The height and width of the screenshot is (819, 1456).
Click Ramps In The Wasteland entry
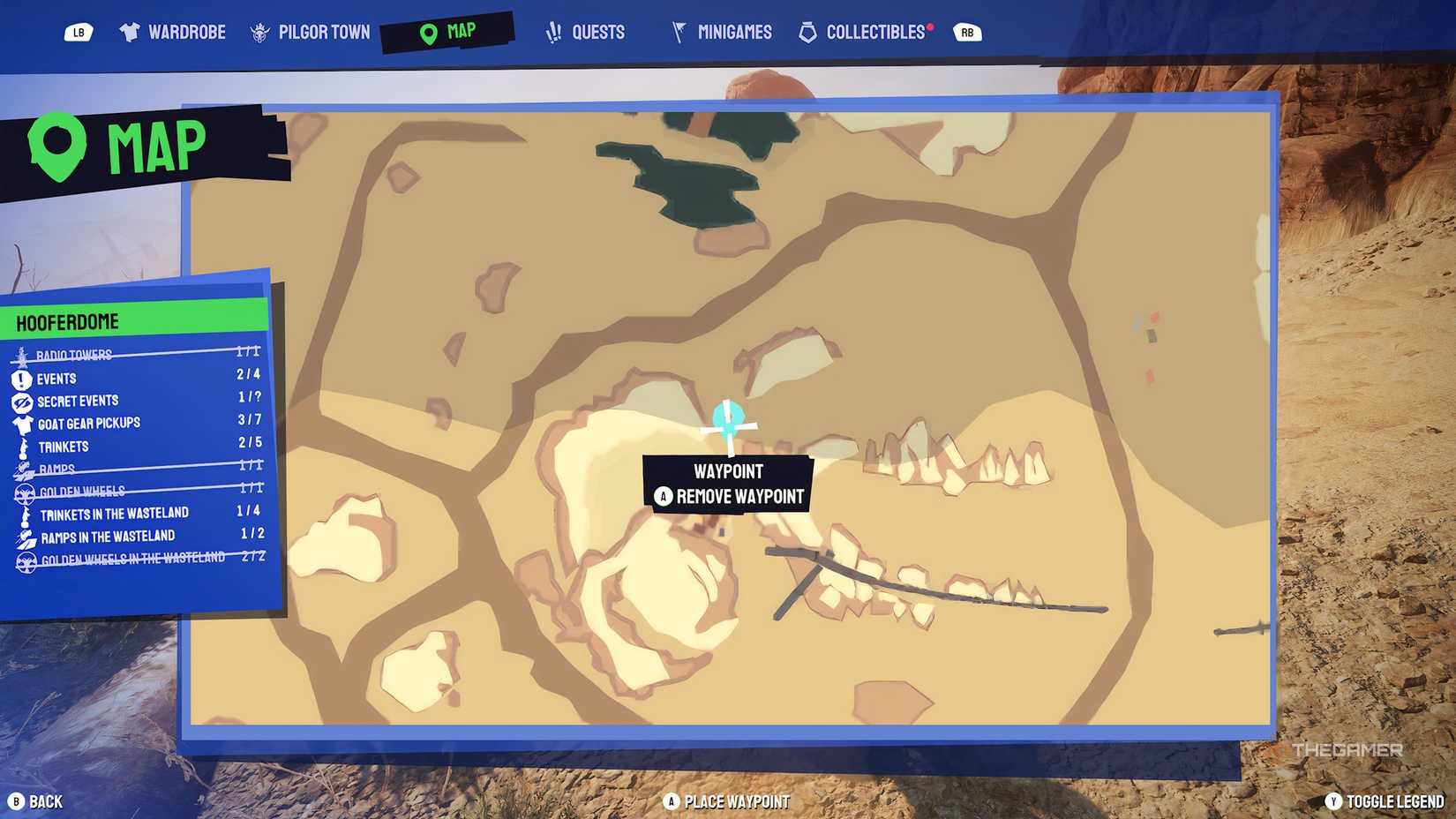coord(108,535)
